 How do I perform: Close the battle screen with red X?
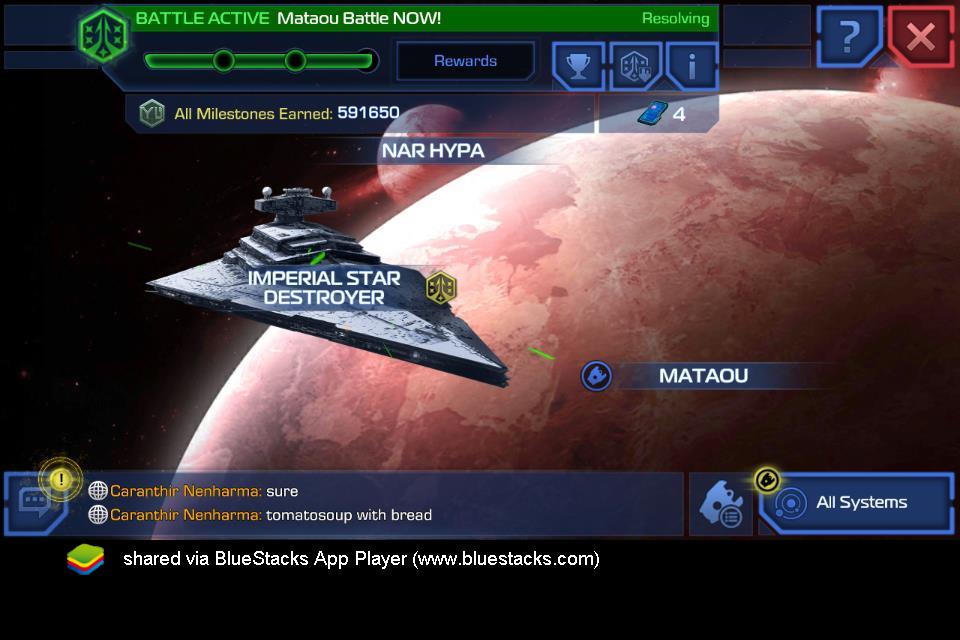920,38
